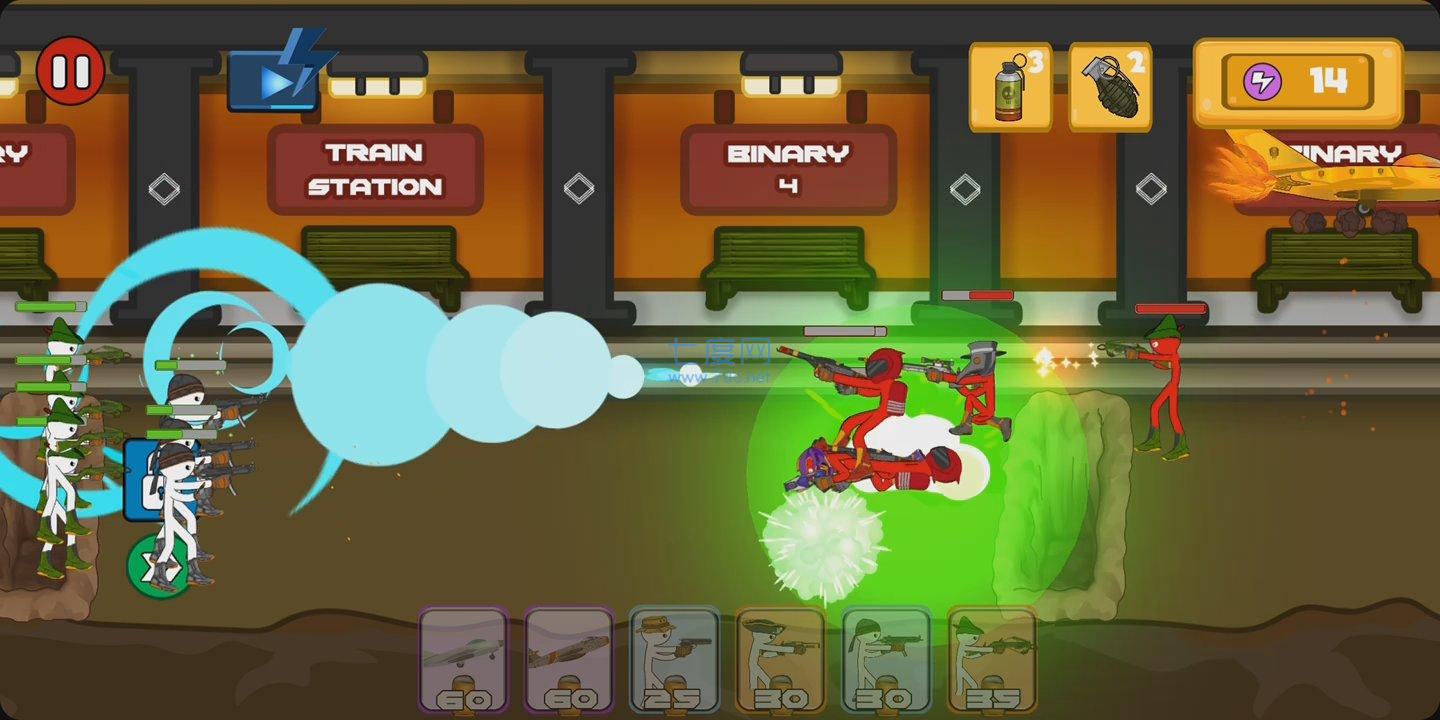Throw the poison gas grenade
1440x720 pixels.
click(x=1010, y=84)
